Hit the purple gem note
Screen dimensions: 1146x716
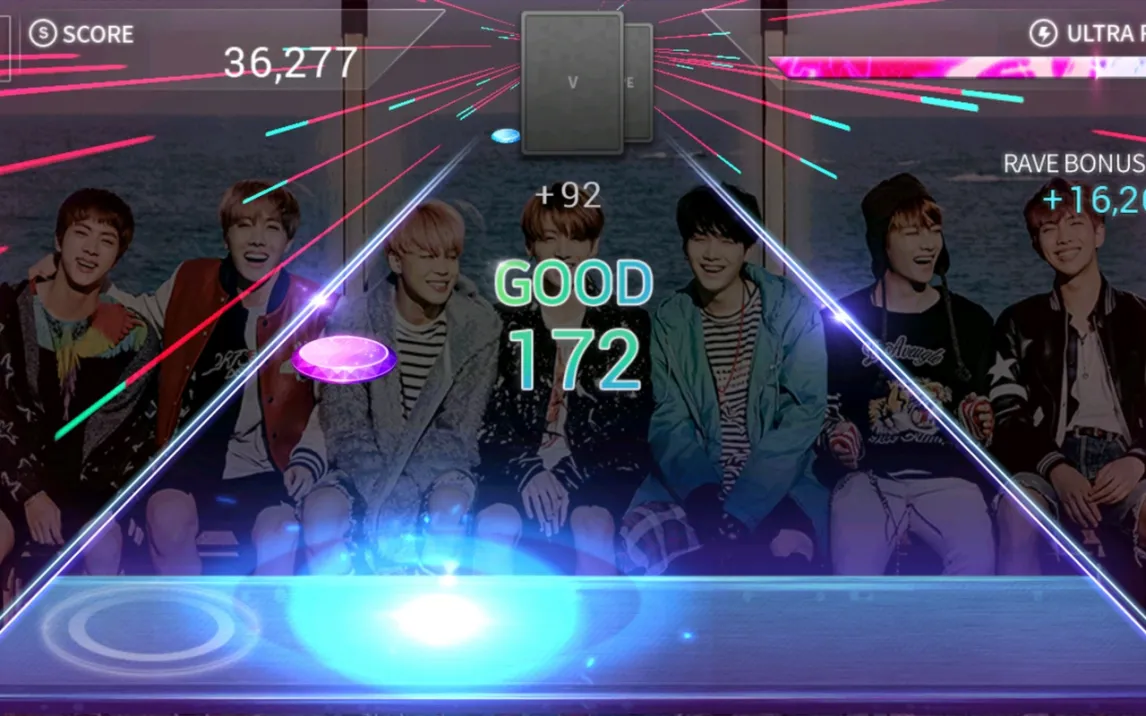click(344, 359)
